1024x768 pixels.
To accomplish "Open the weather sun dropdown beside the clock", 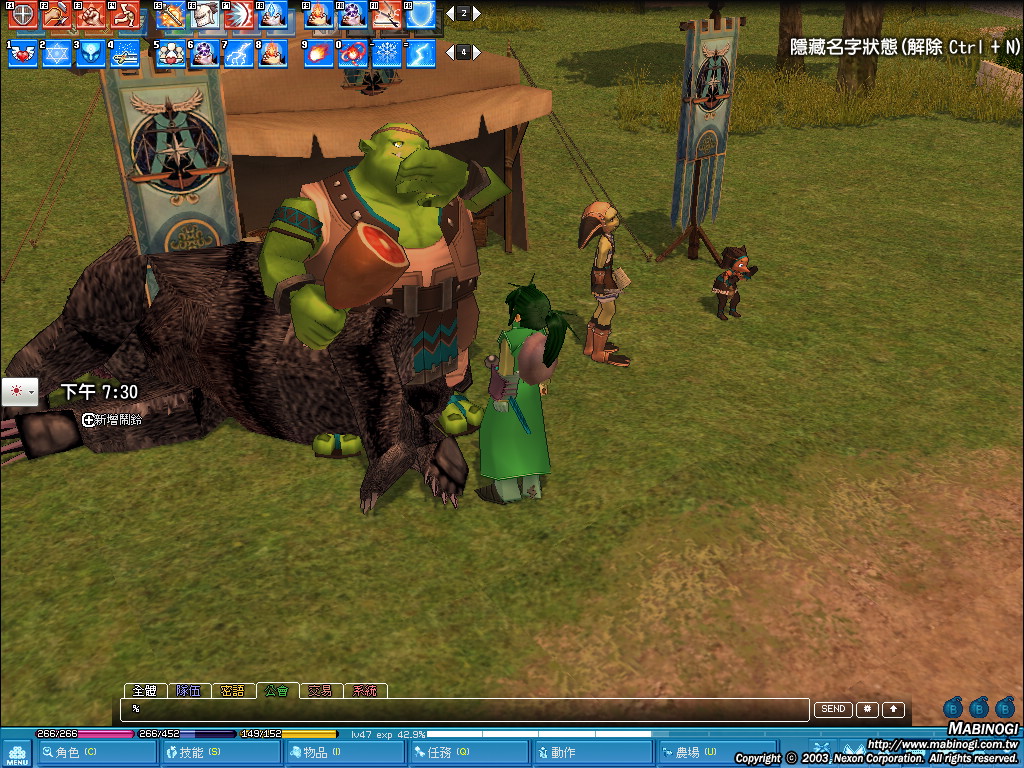I will pyautogui.click(x=19, y=392).
